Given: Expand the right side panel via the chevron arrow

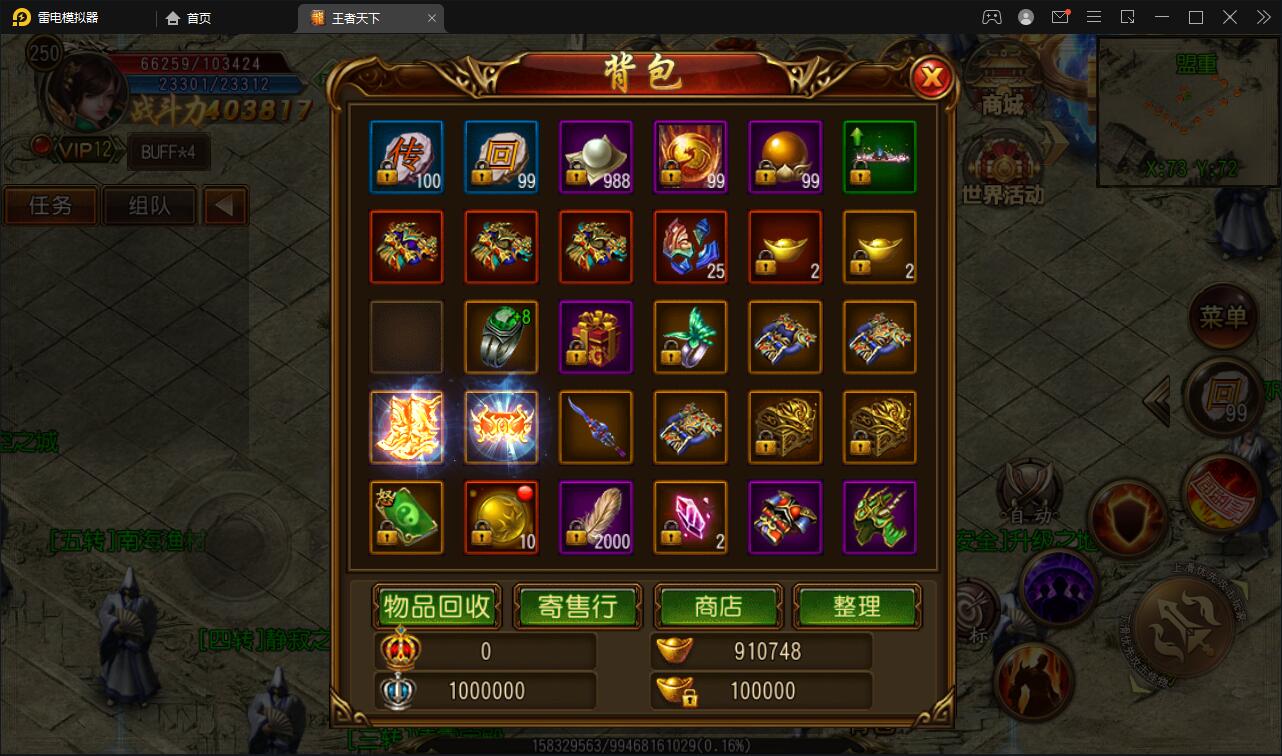Looking at the screenshot, I should (1155, 400).
